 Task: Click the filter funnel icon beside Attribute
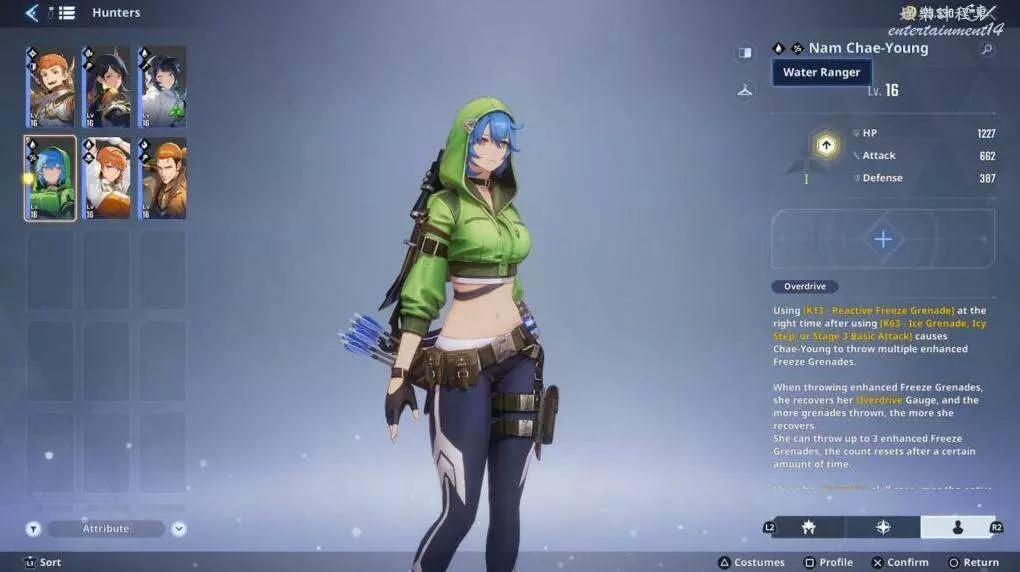pos(33,529)
